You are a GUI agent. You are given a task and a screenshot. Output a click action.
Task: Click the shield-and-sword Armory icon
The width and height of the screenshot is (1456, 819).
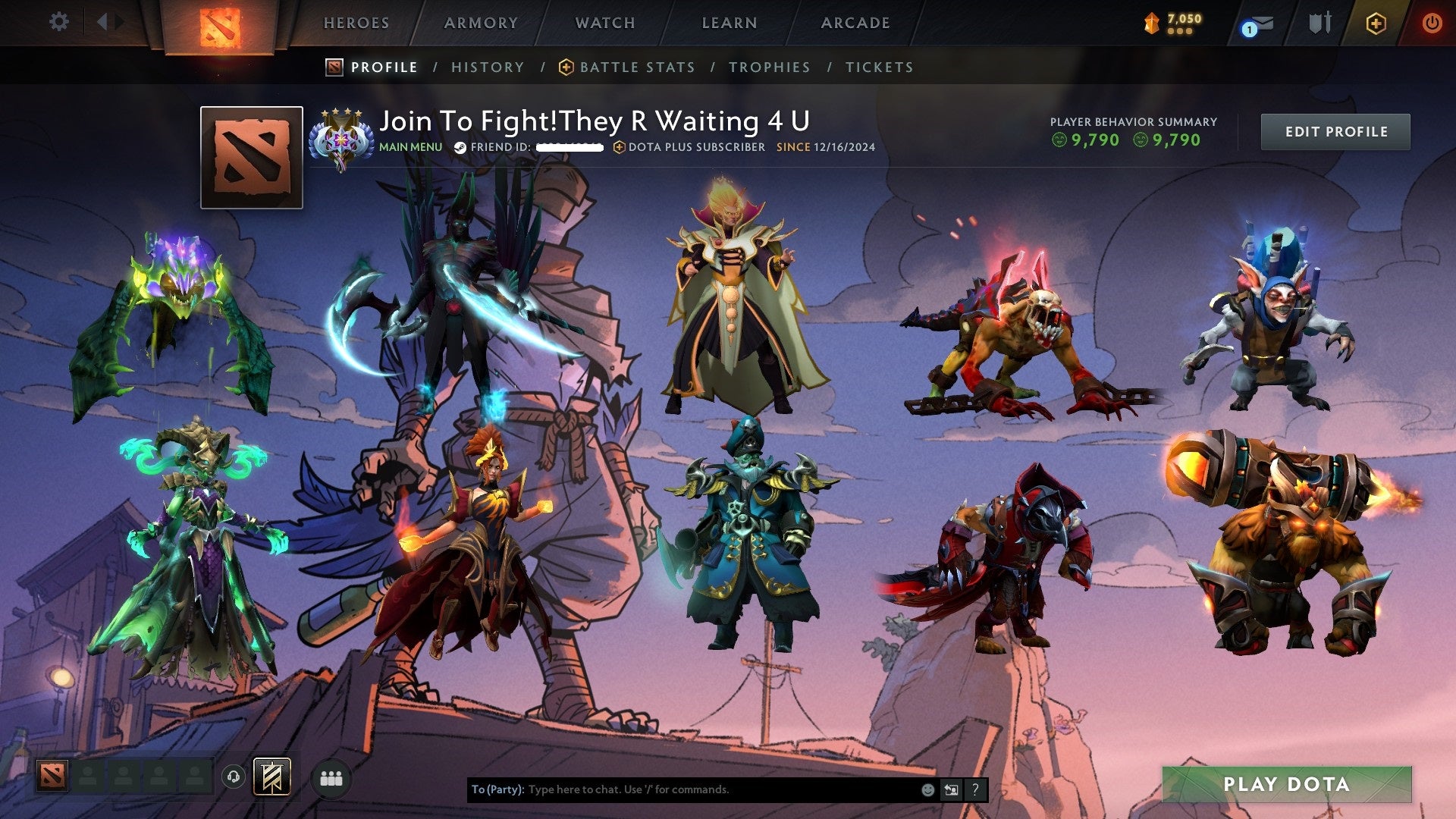coord(1319,23)
